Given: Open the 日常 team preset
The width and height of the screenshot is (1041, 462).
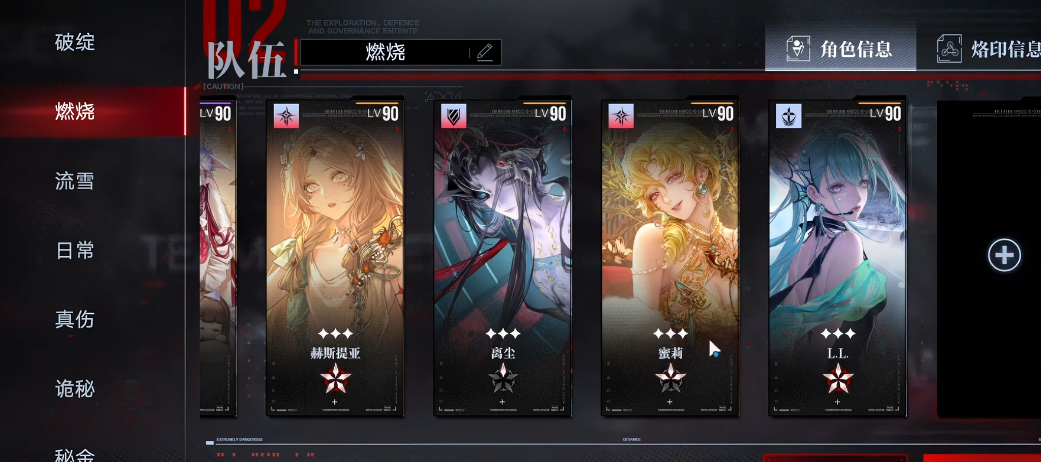Looking at the screenshot, I should tap(75, 250).
